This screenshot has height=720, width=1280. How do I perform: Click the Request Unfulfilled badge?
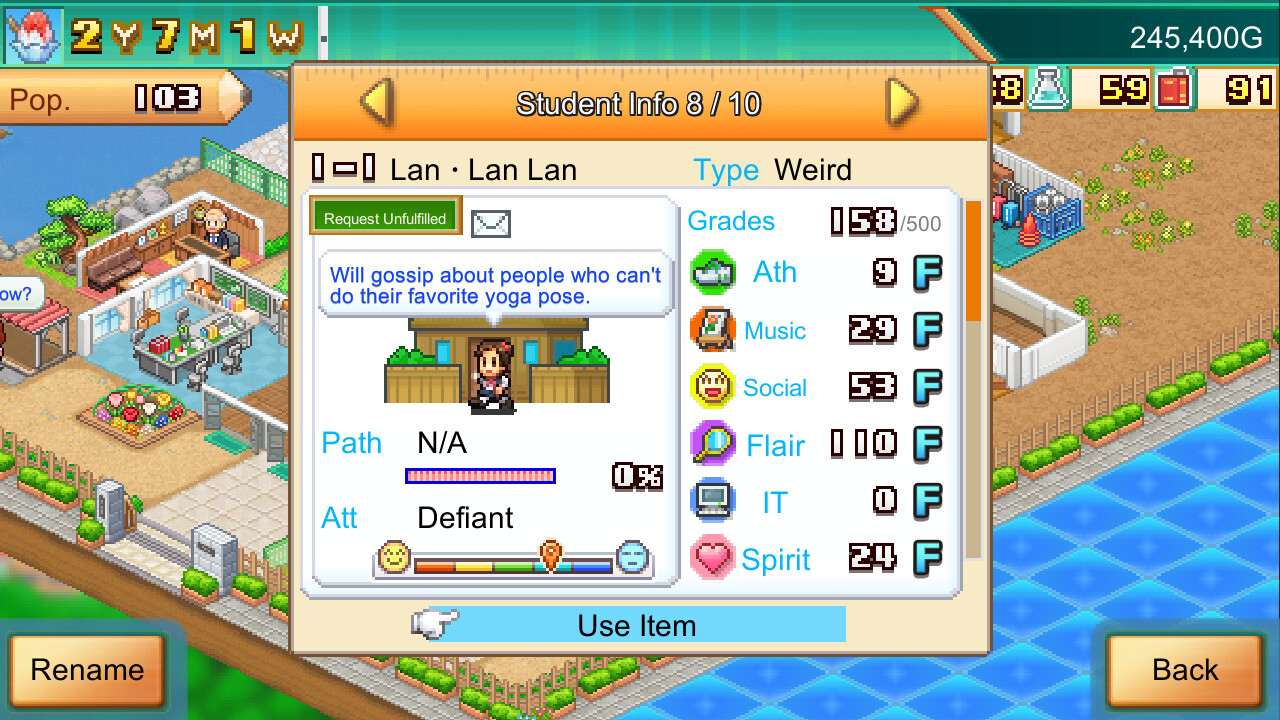coord(385,215)
